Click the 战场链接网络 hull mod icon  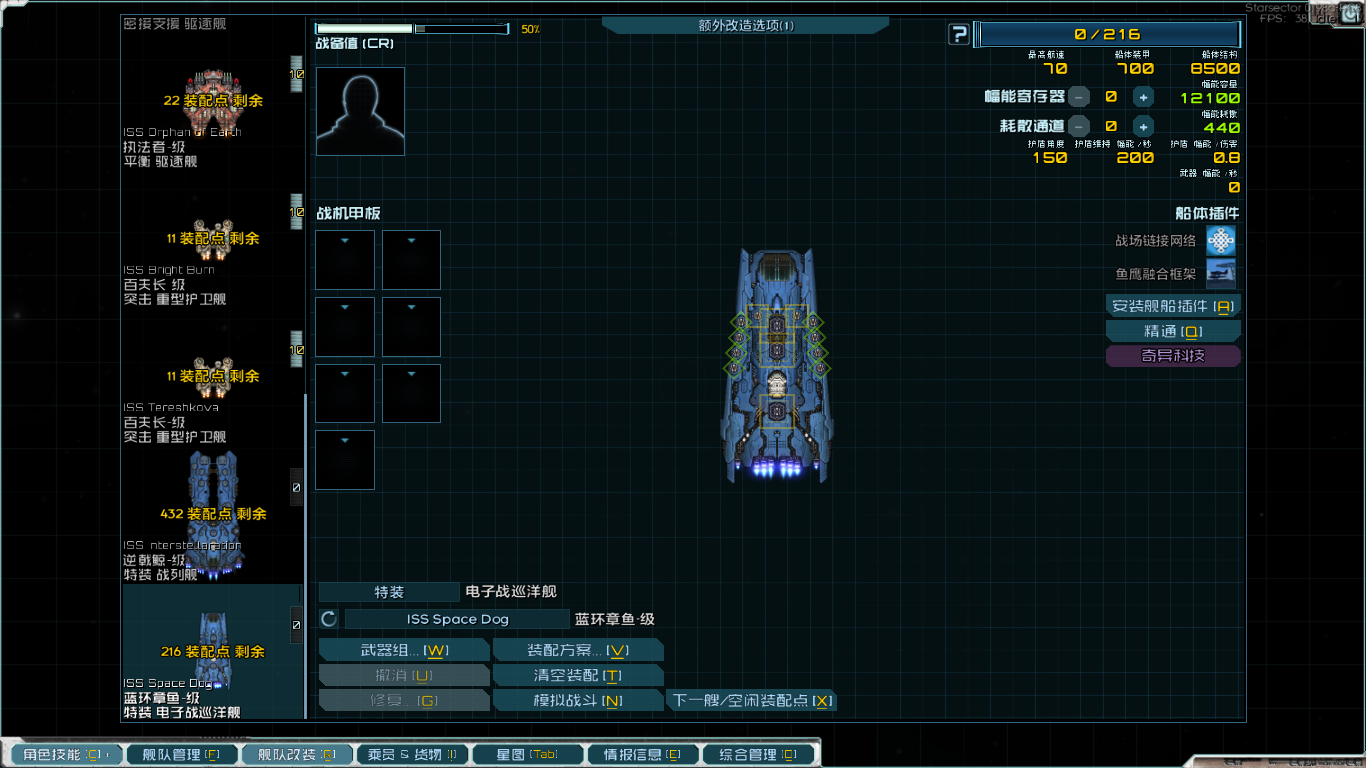coord(1222,240)
